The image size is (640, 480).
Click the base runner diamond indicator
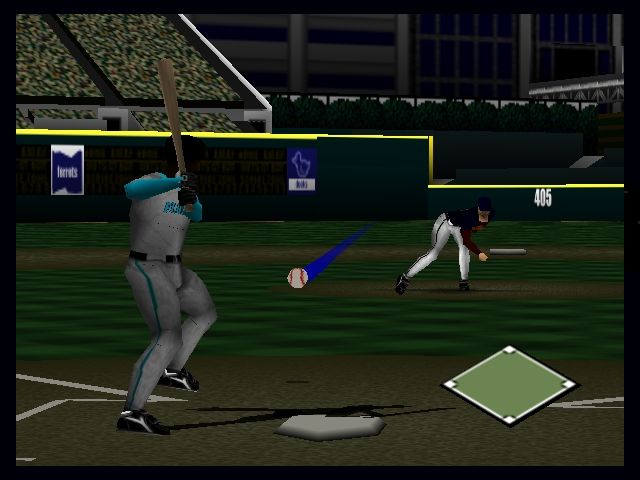[x=510, y=385]
